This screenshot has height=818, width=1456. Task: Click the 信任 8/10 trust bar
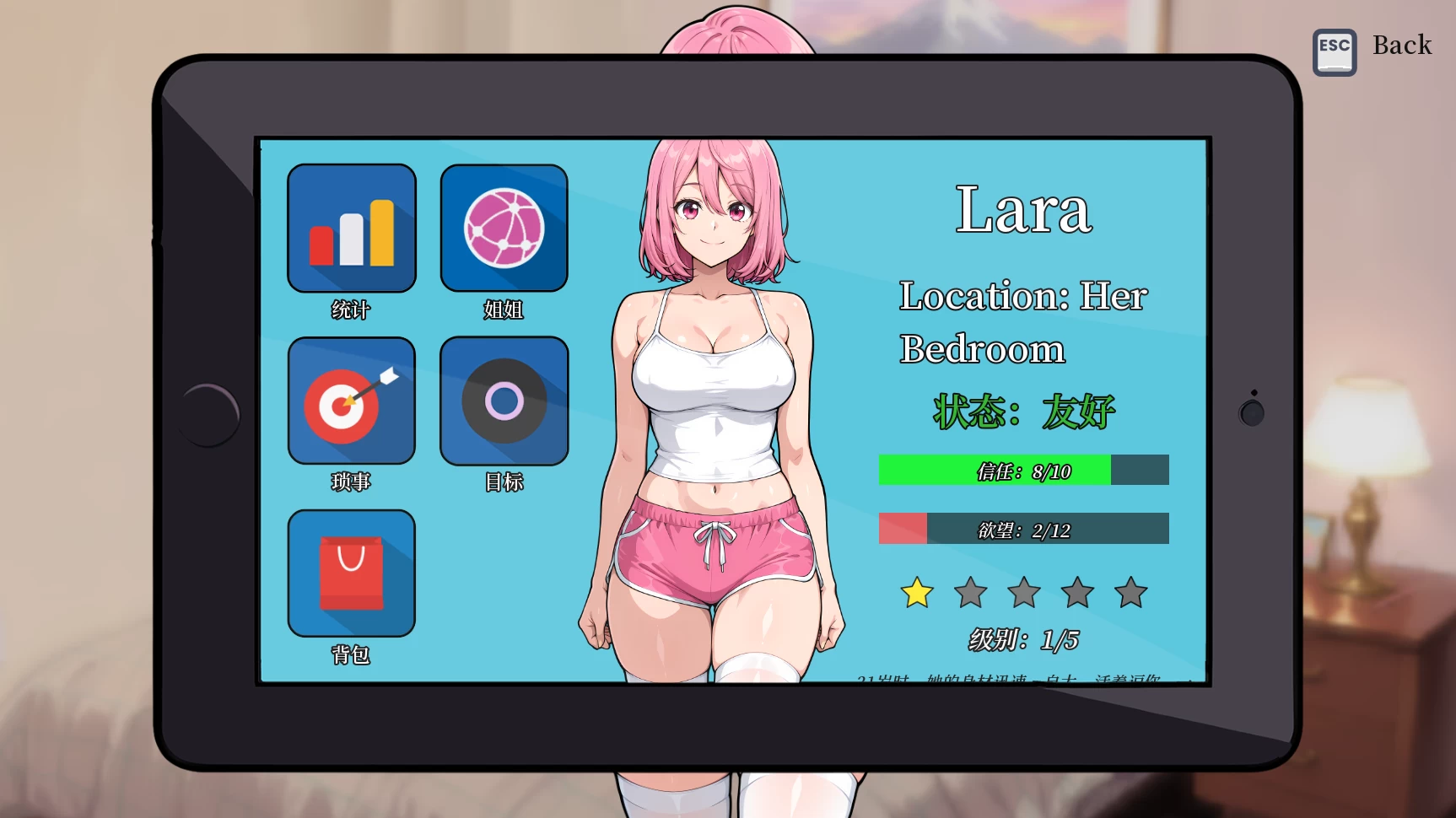pyautogui.click(x=1022, y=470)
